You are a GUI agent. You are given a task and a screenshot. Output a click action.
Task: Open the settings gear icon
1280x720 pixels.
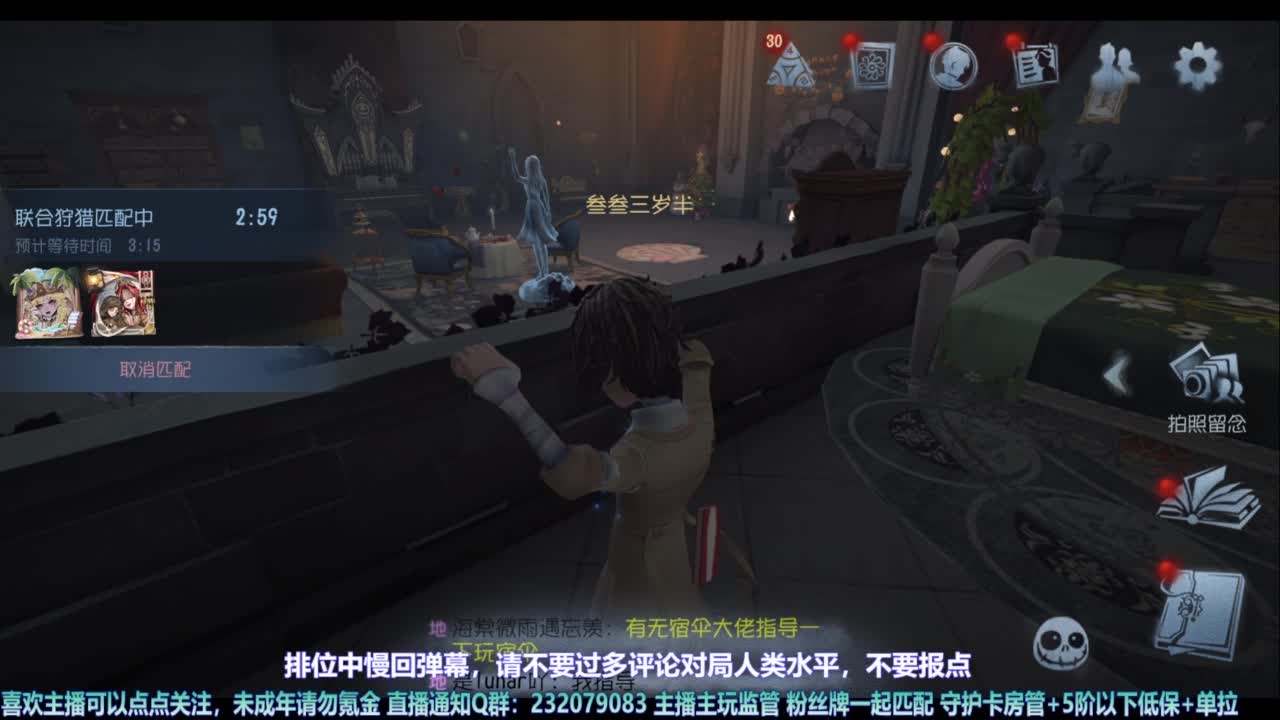click(x=1196, y=62)
